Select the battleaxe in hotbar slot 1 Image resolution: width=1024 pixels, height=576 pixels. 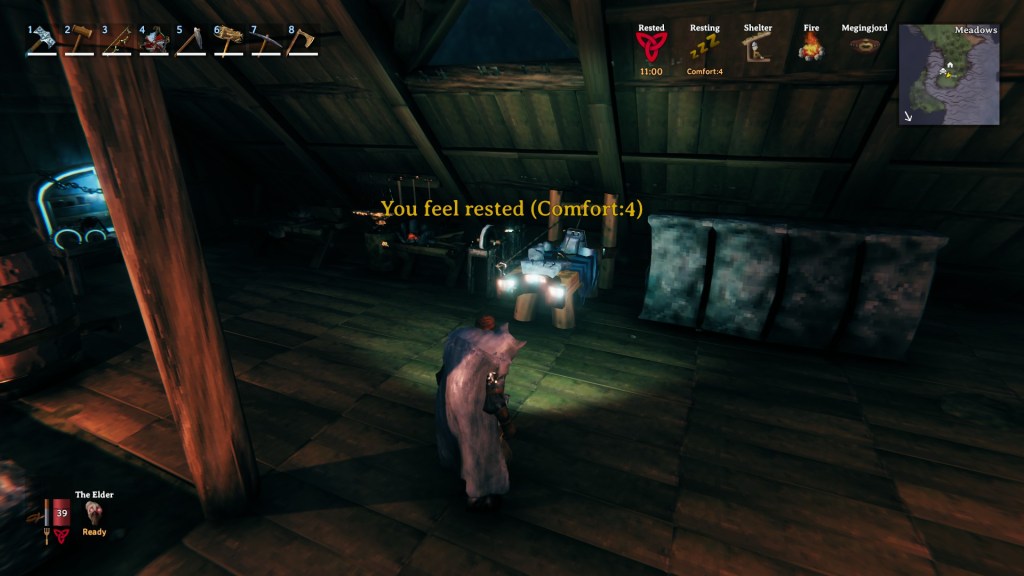pos(42,40)
